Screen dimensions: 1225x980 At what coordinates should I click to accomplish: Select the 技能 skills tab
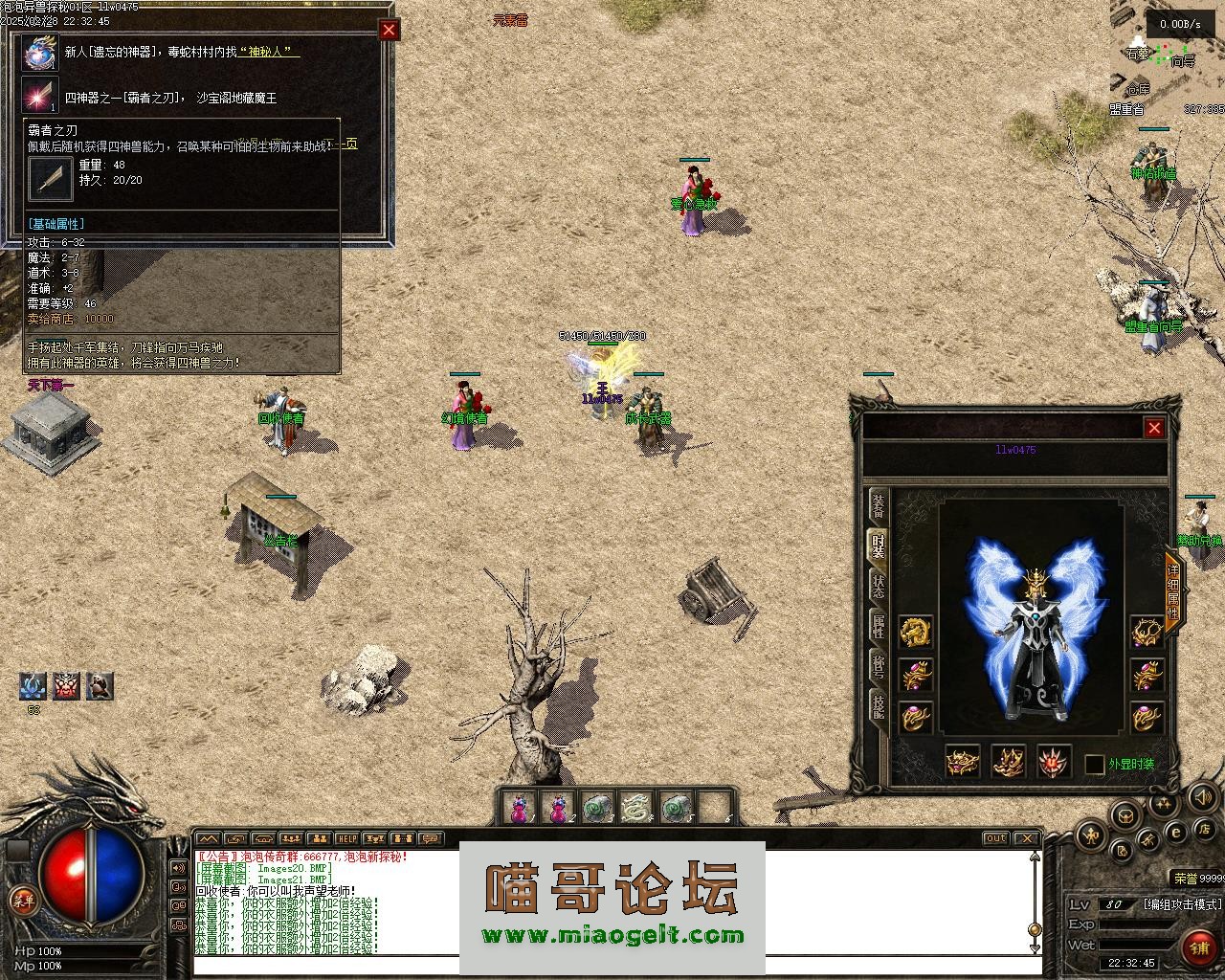[878, 705]
